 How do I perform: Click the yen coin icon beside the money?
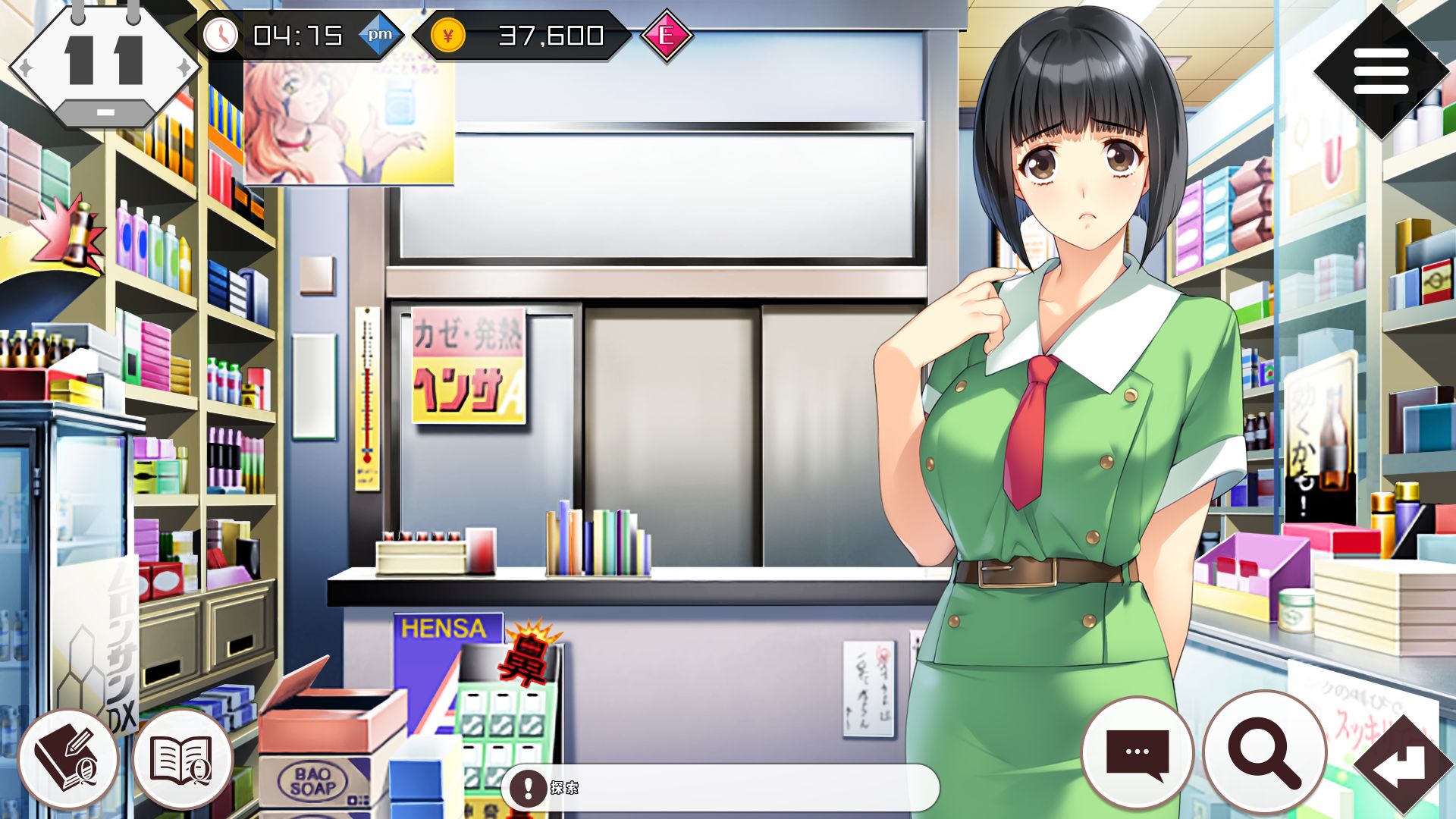coord(449,34)
